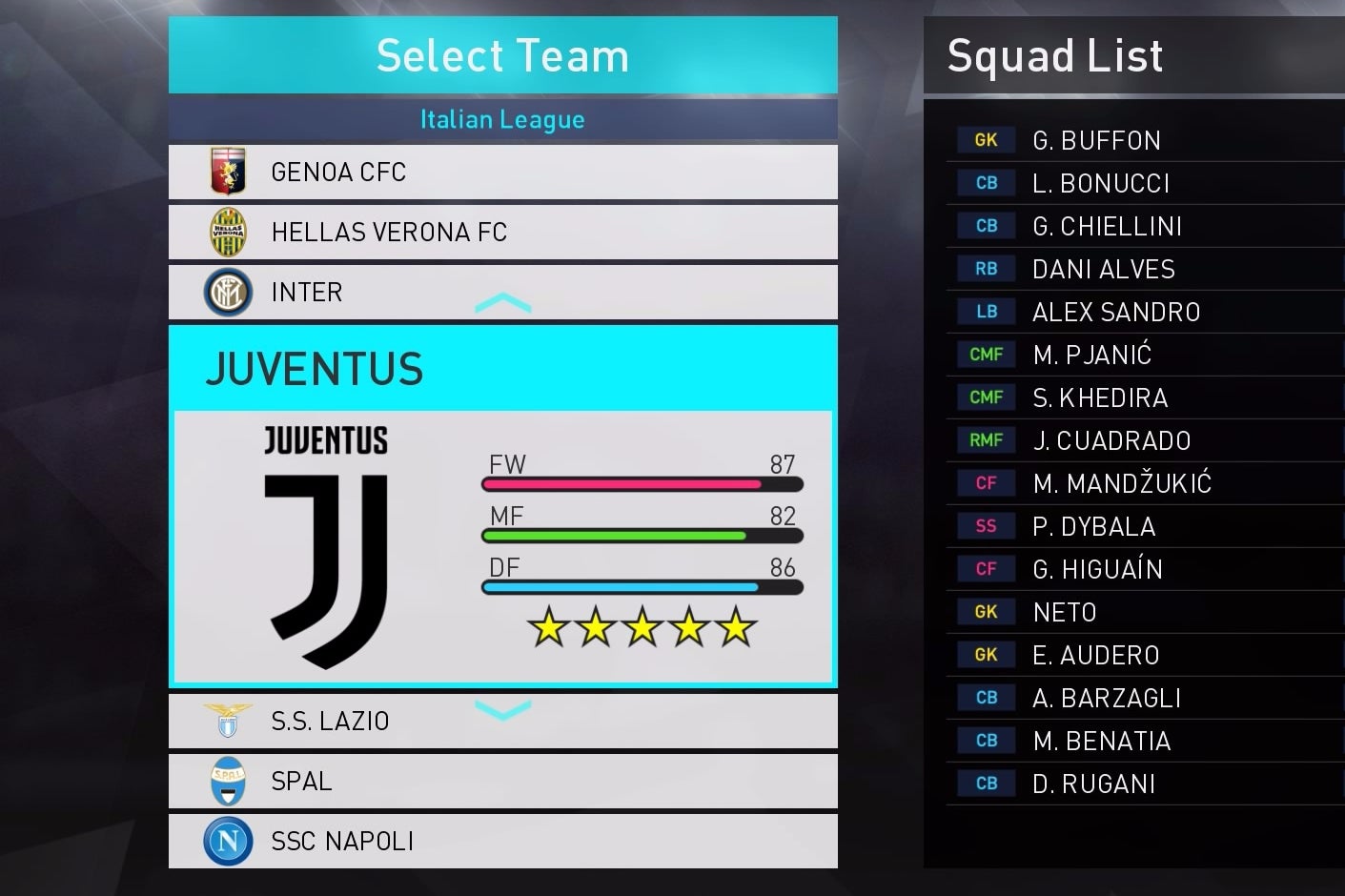Click the FW stat bar showing 87
The height and width of the screenshot is (896, 1345).
643,484
